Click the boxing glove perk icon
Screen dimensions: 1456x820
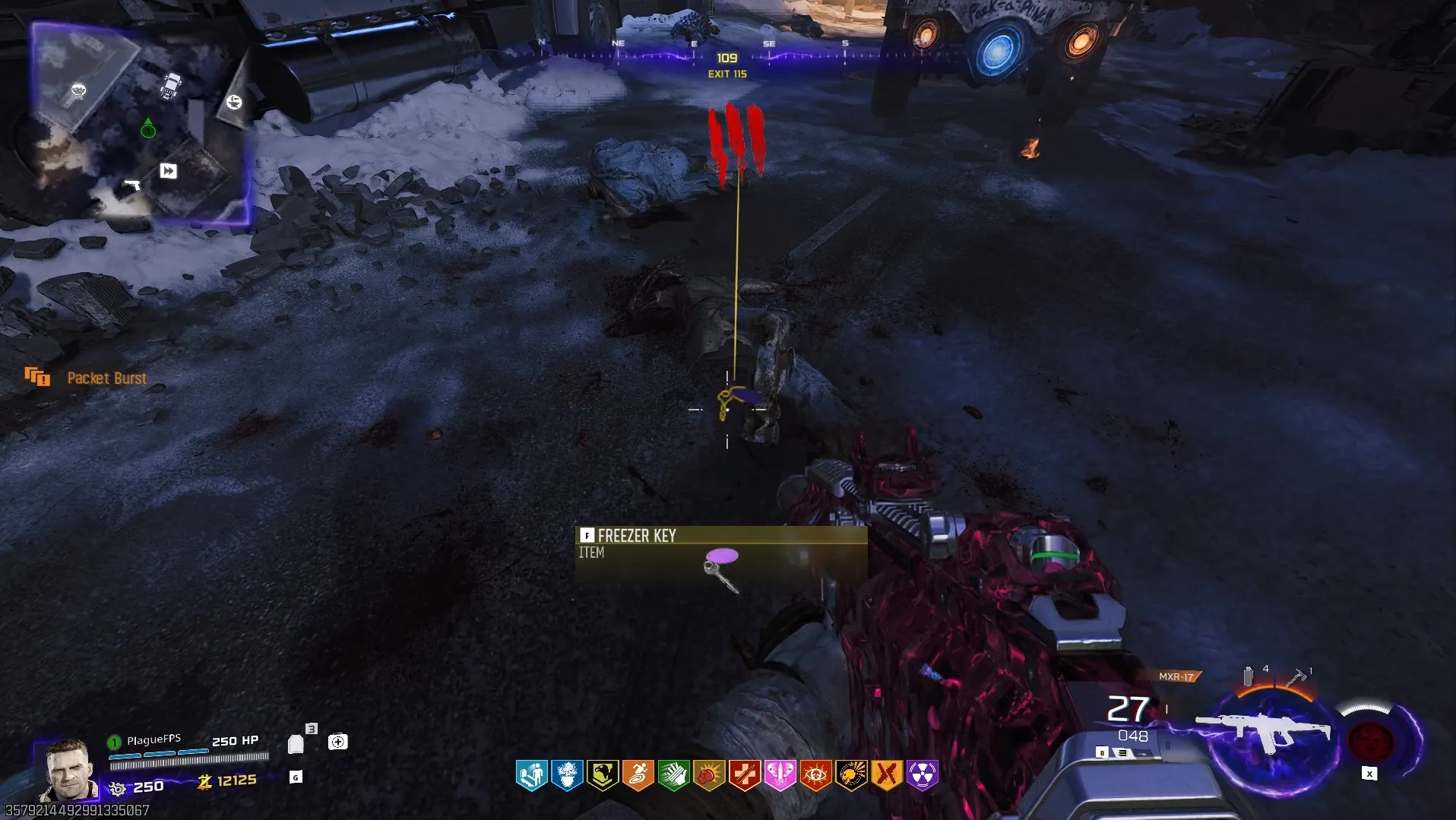click(x=709, y=775)
